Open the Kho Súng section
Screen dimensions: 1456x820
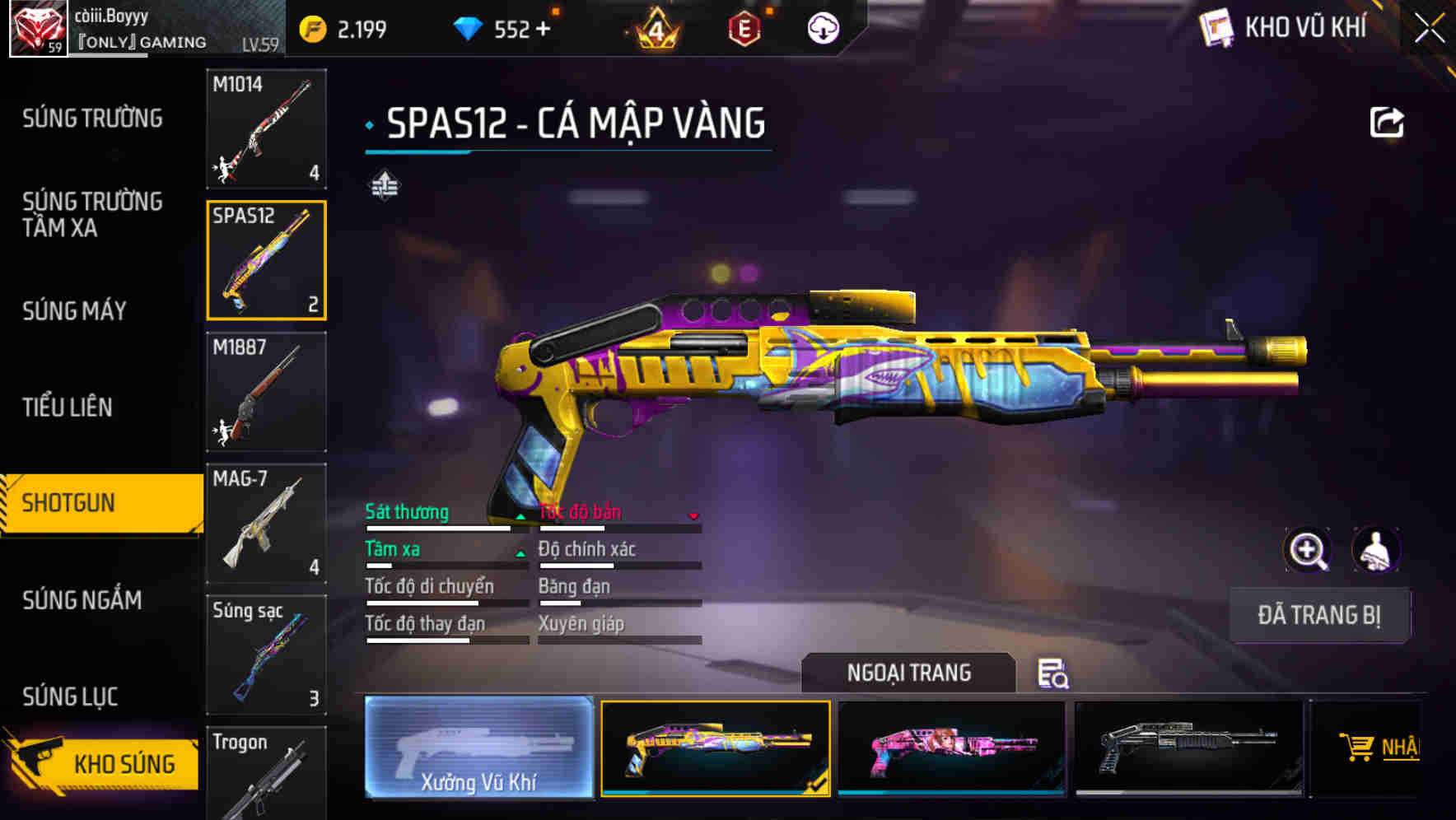tap(103, 763)
